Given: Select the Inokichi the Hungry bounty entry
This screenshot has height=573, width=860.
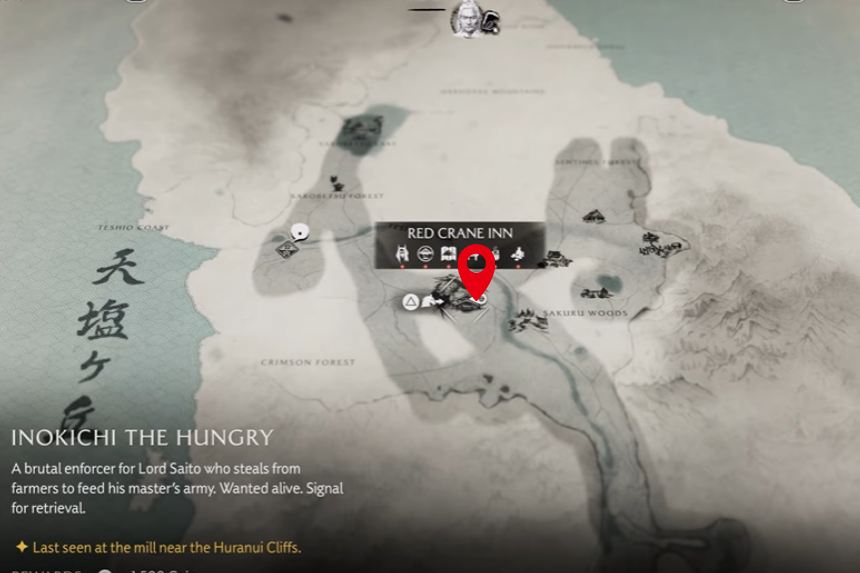Looking at the screenshot, I should [x=142, y=438].
